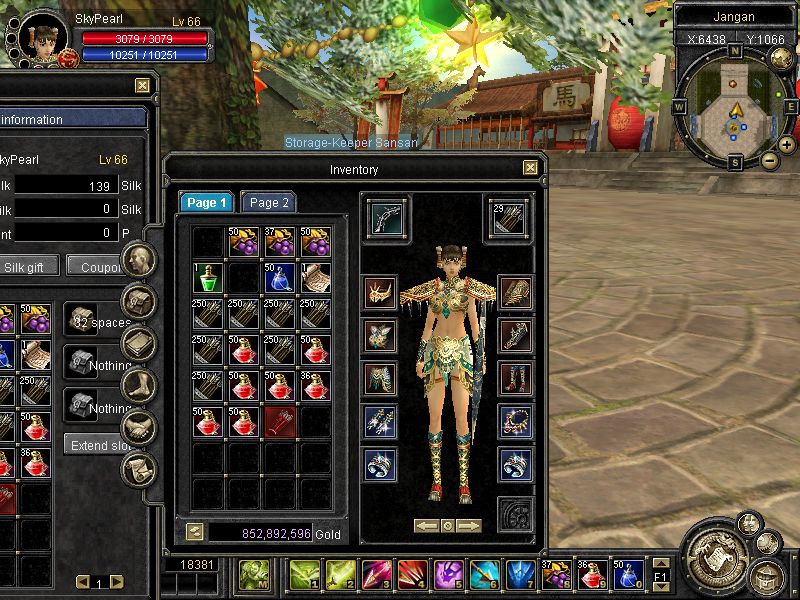Click the equipped bow weapon slot
The width and height of the screenshot is (800, 600).
[x=385, y=217]
